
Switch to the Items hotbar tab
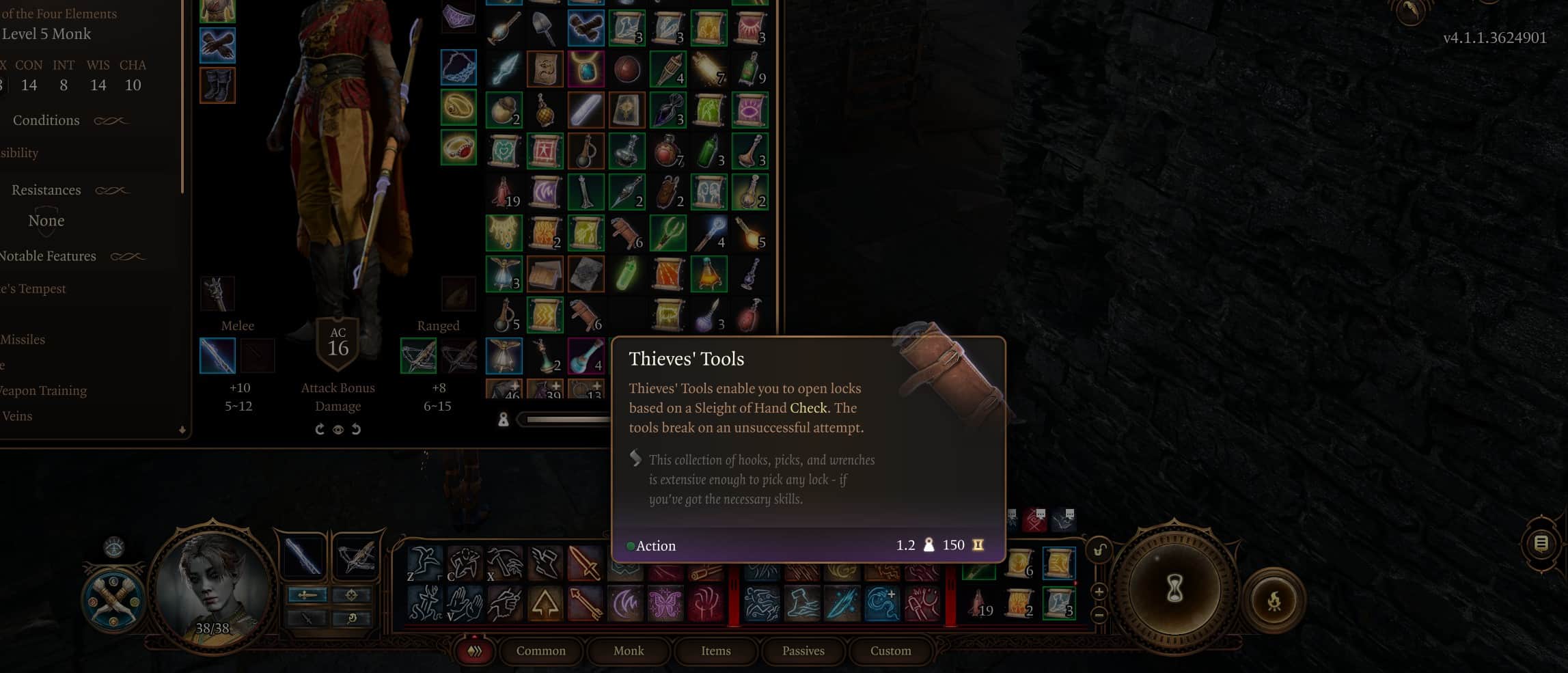(x=715, y=651)
